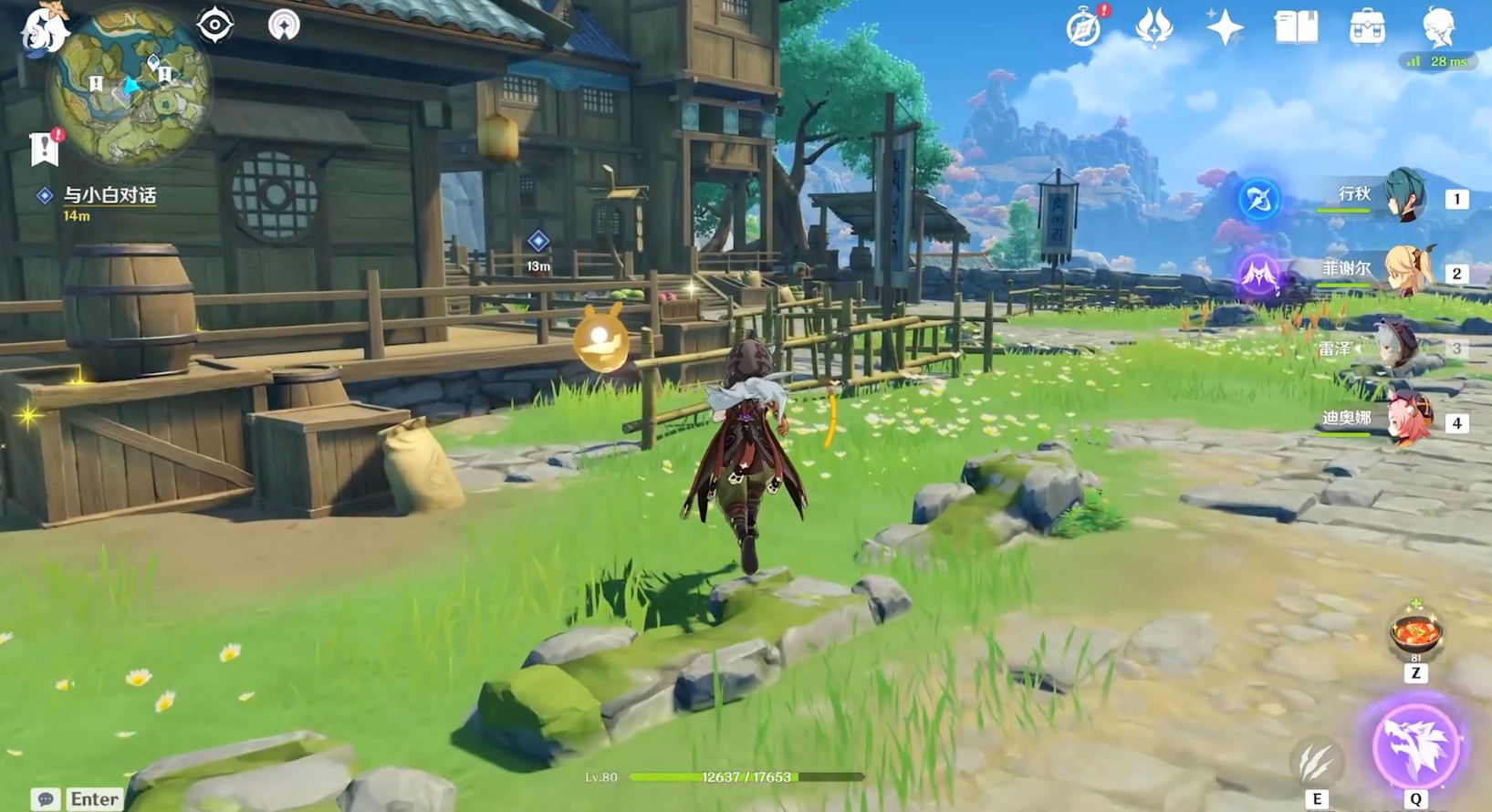Open the circular minimap
Viewport: 1492px width, 812px height.
(130, 88)
